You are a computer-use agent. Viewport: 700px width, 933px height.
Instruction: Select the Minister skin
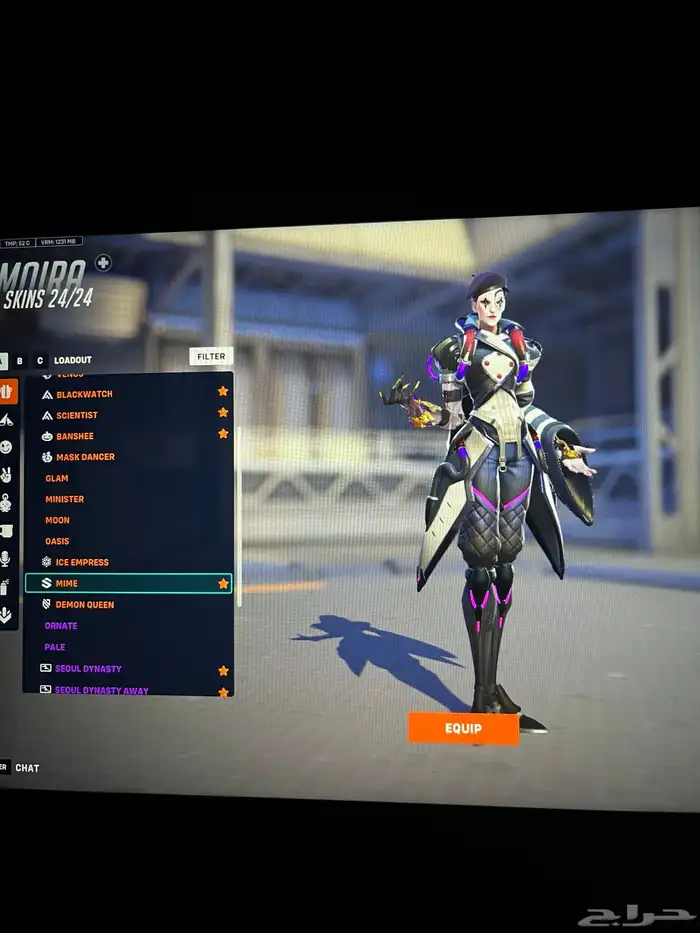[65, 499]
